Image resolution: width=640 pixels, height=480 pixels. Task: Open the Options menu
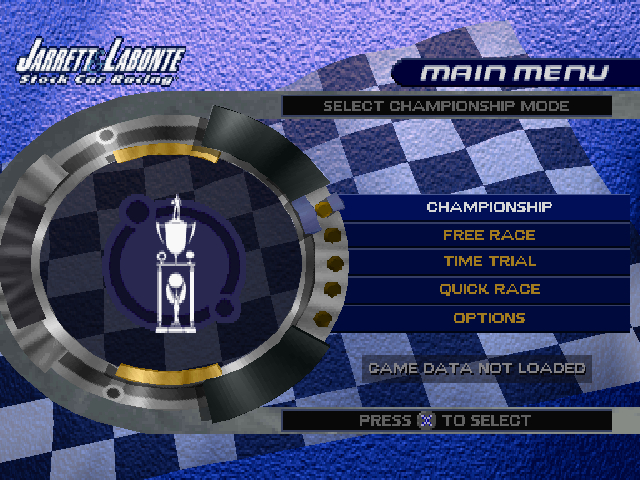pos(489,318)
